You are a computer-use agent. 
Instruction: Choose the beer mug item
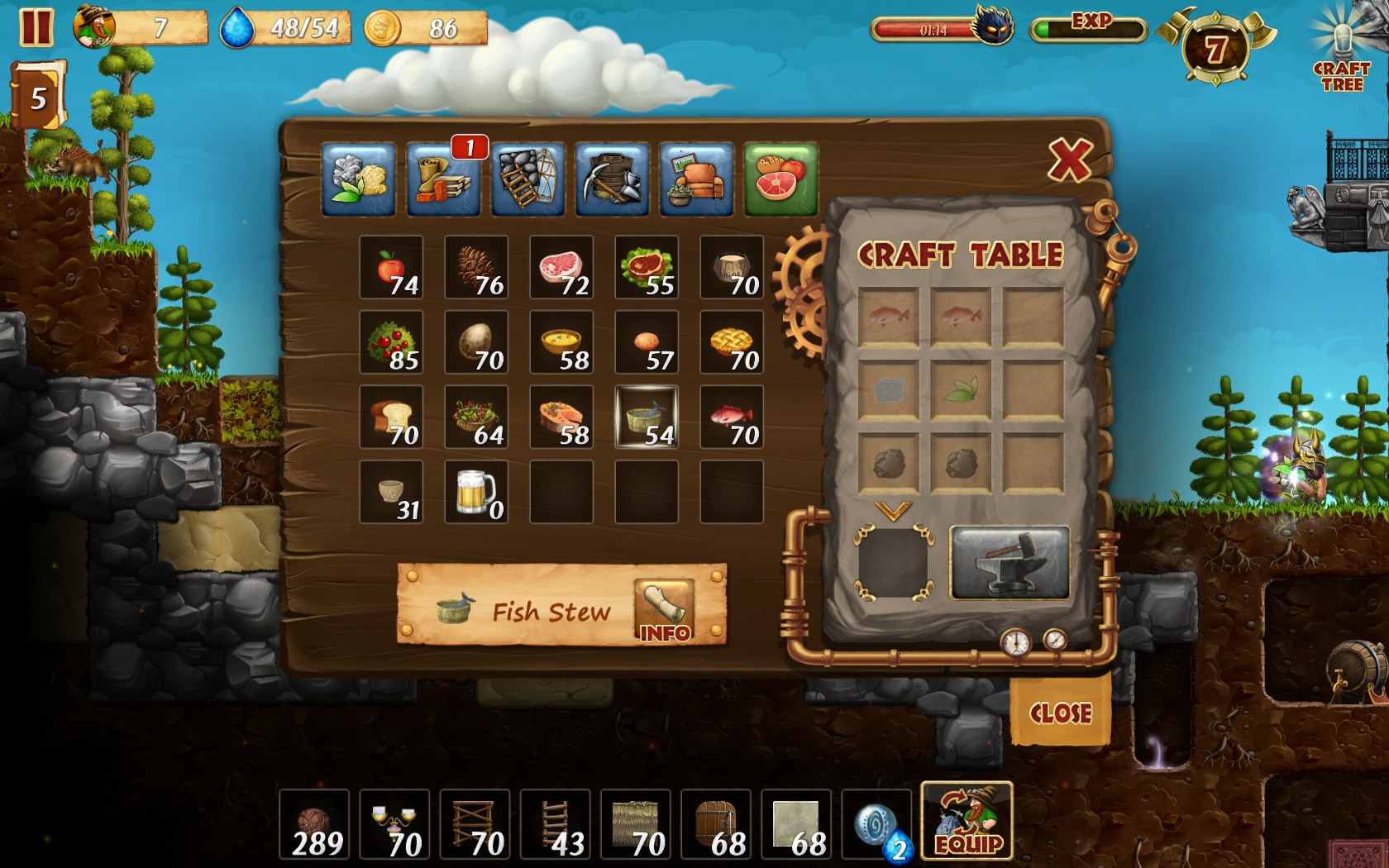click(476, 492)
